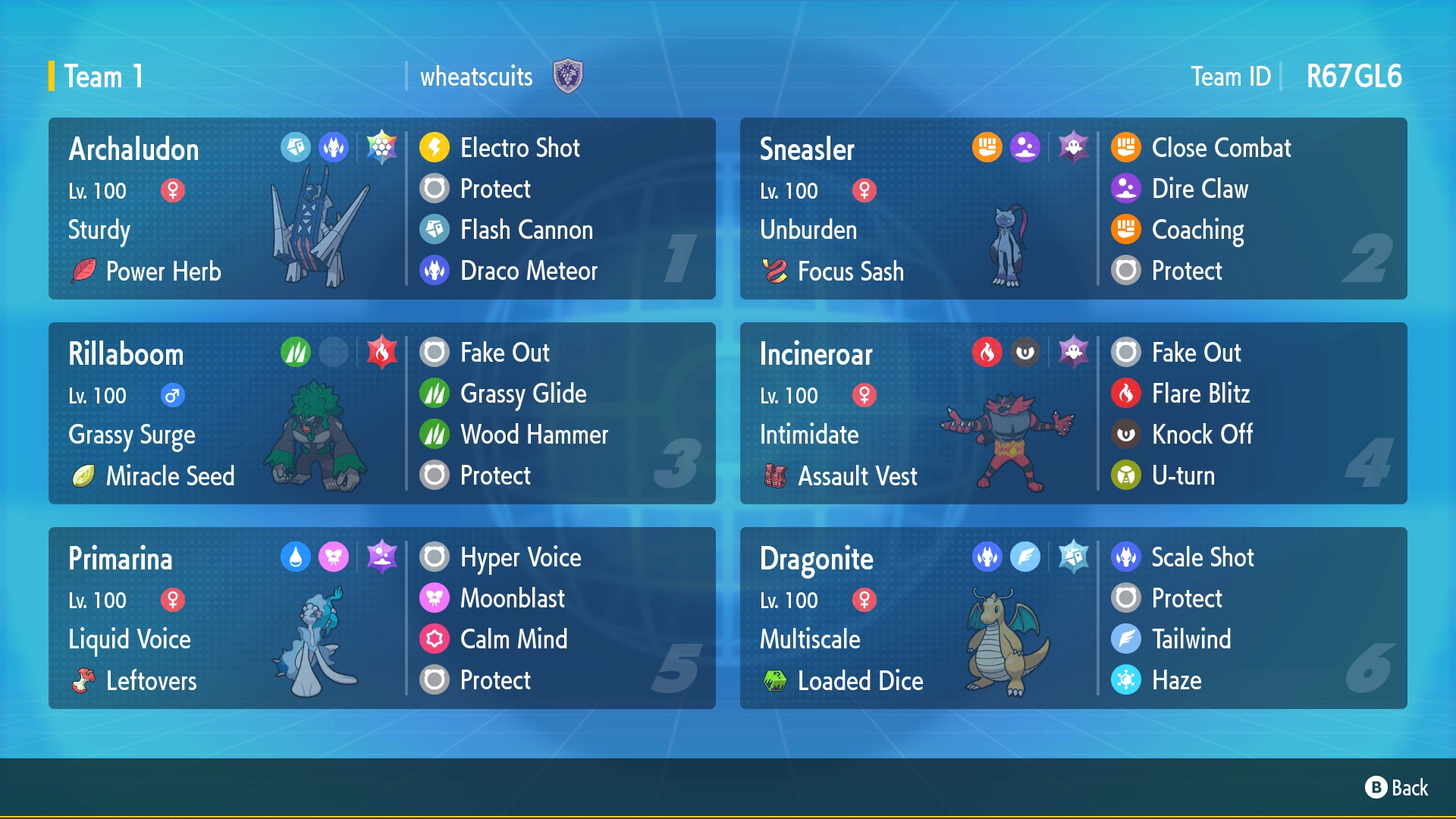Select the Dragonite team card
Image resolution: width=1456 pixels, height=819 pixels.
pos(919,618)
